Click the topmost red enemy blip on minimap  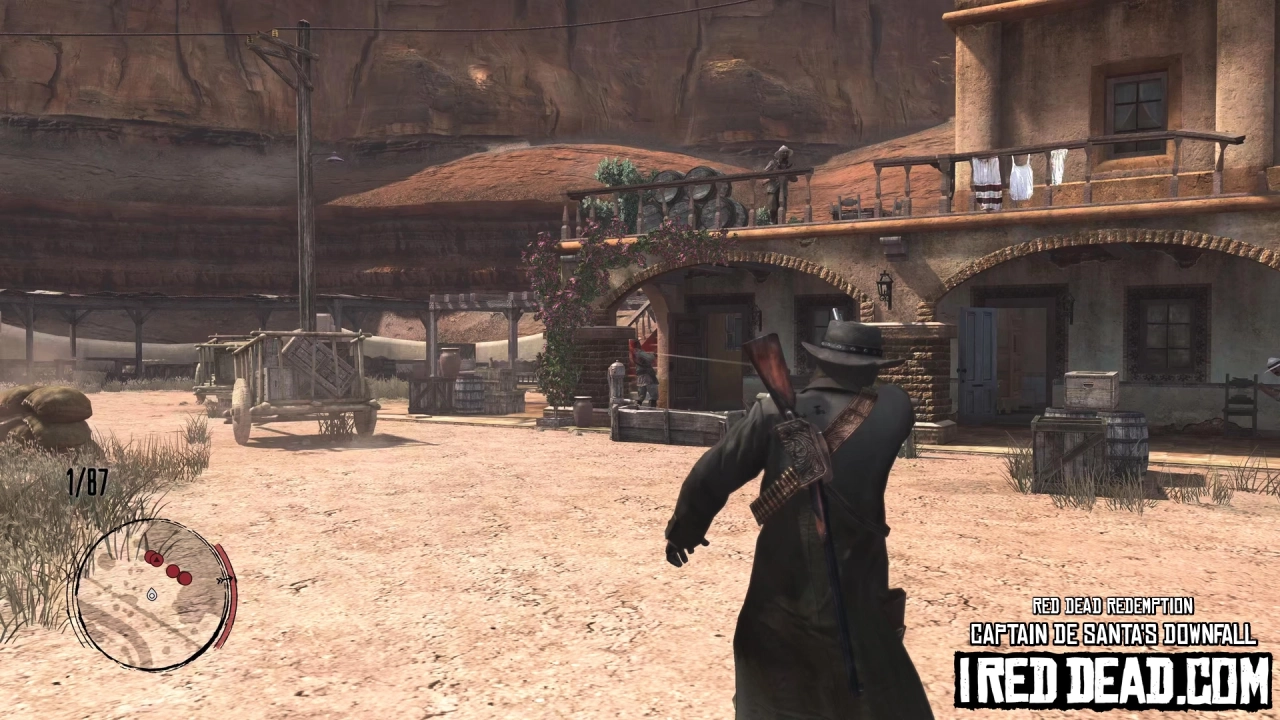tap(150, 554)
